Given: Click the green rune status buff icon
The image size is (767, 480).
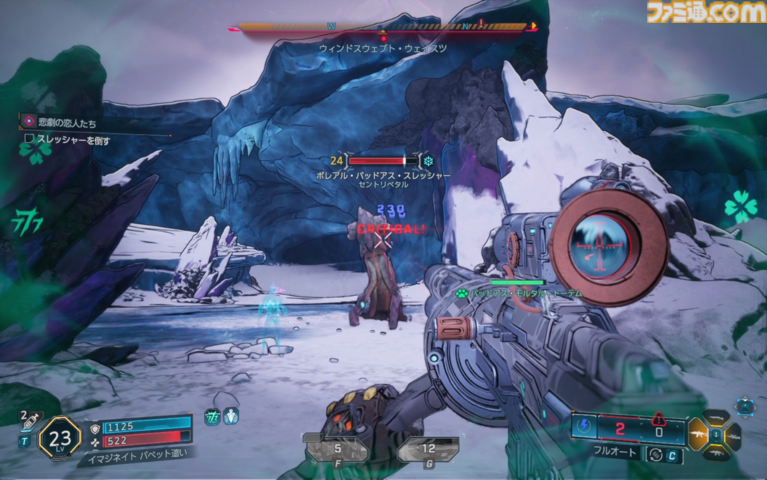Looking at the screenshot, I should (212, 416).
